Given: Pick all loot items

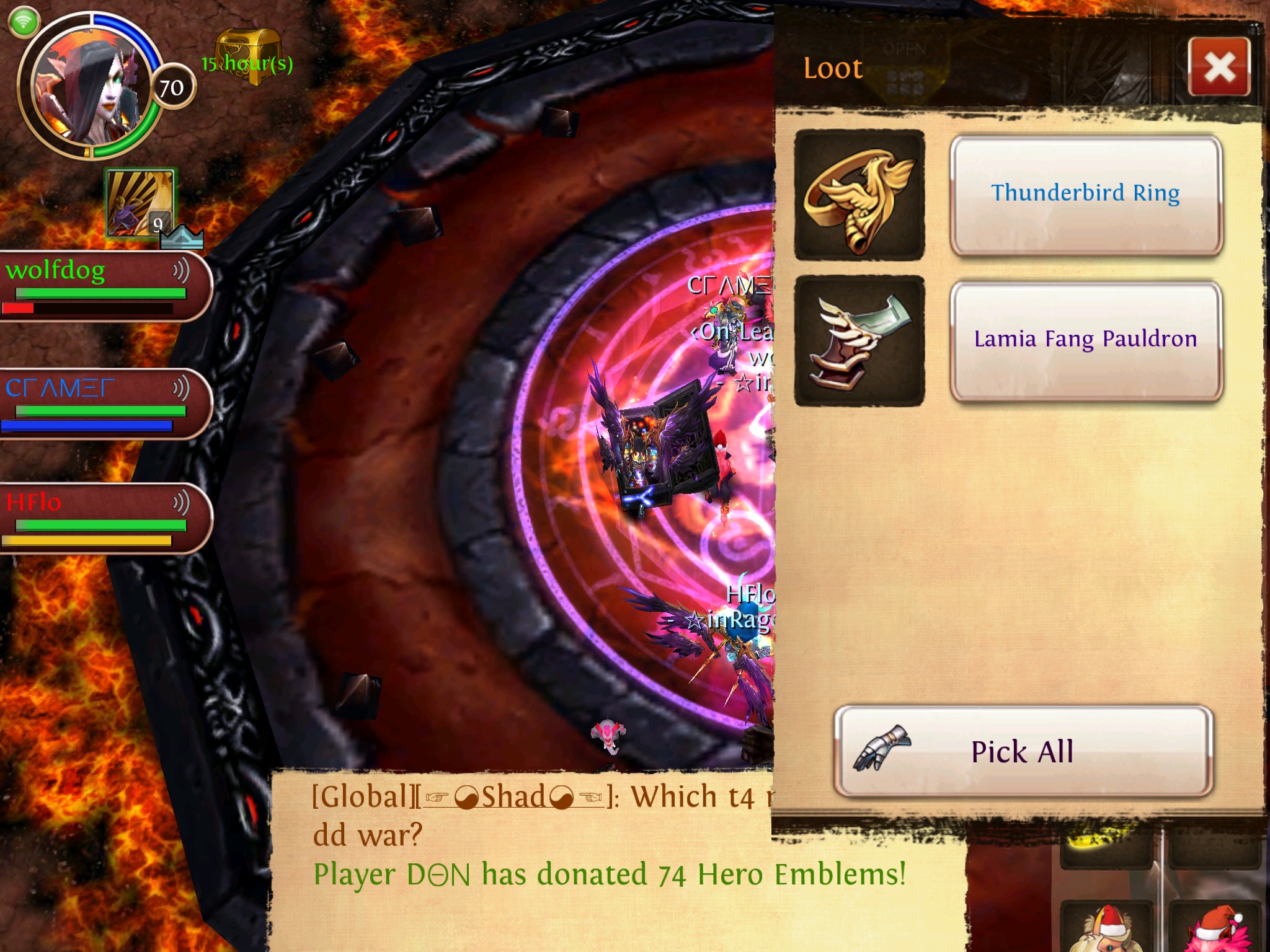Looking at the screenshot, I should coord(1023,751).
